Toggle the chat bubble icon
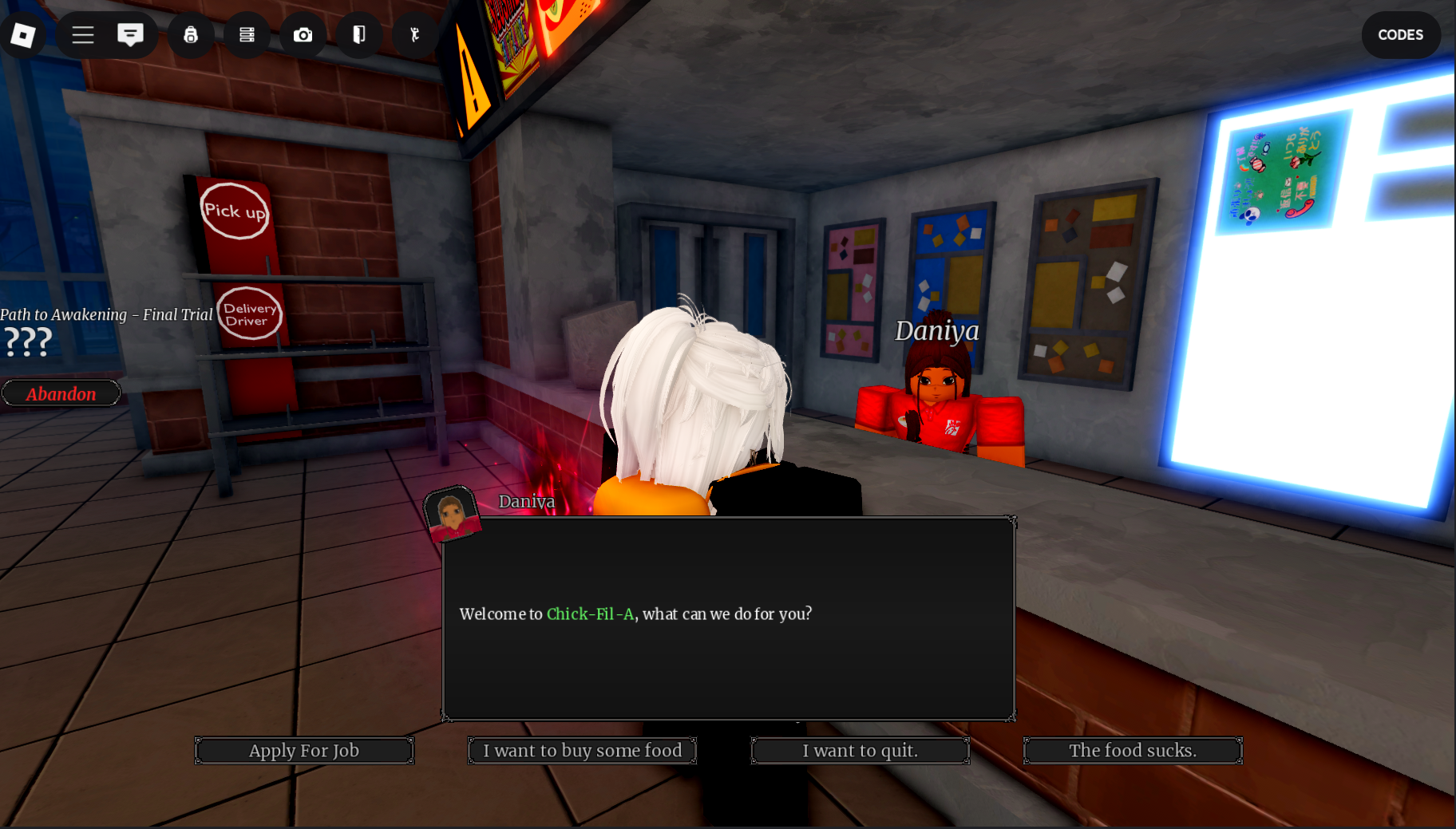The width and height of the screenshot is (1456, 829). pos(130,35)
